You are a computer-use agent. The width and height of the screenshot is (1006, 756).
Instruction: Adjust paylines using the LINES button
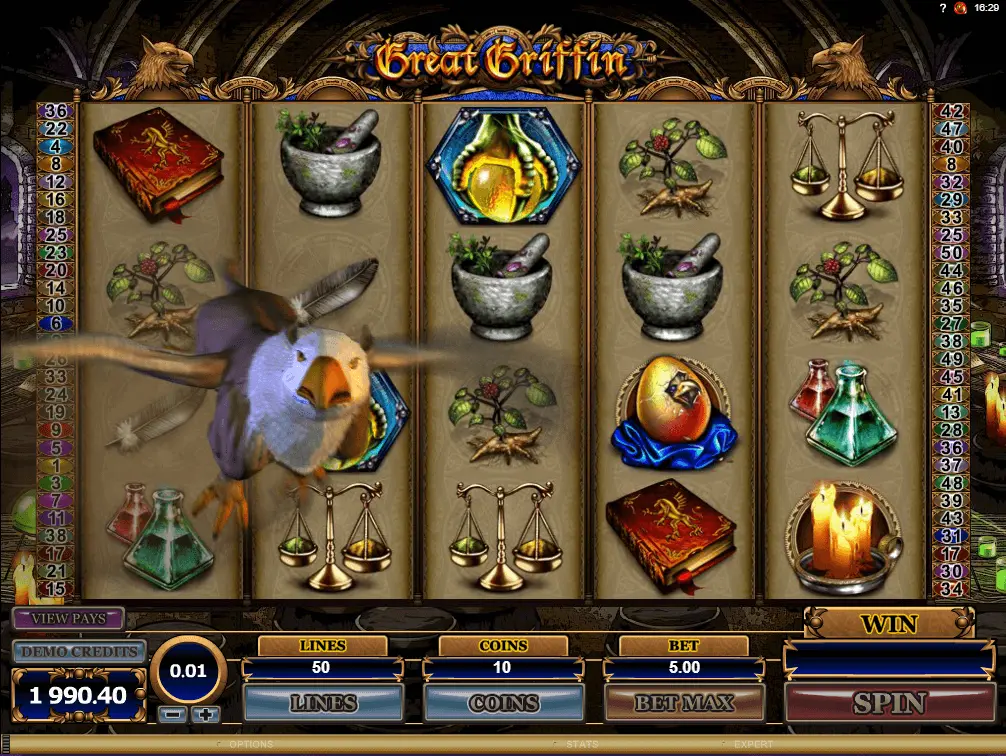point(323,703)
